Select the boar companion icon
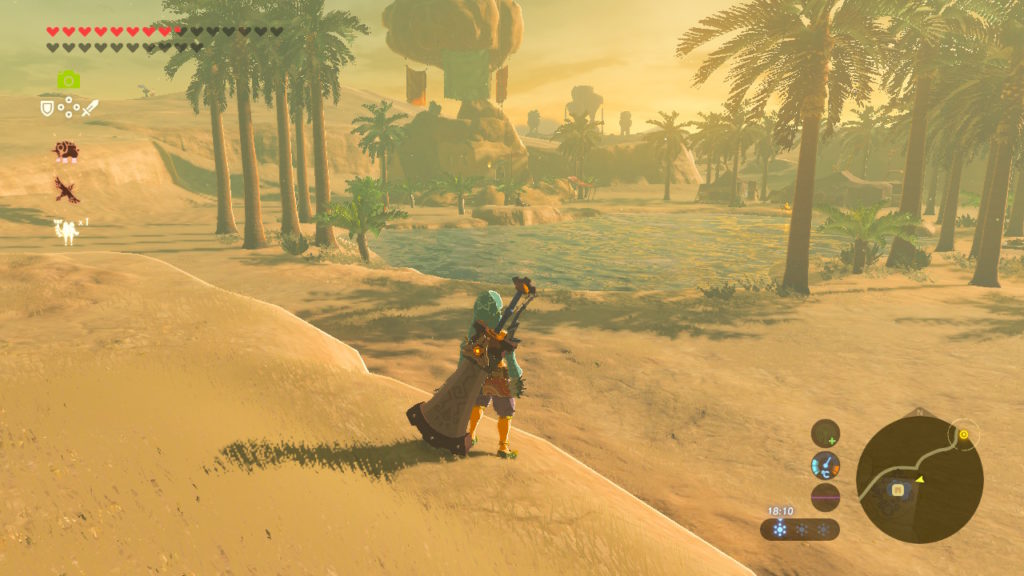 click(66, 151)
